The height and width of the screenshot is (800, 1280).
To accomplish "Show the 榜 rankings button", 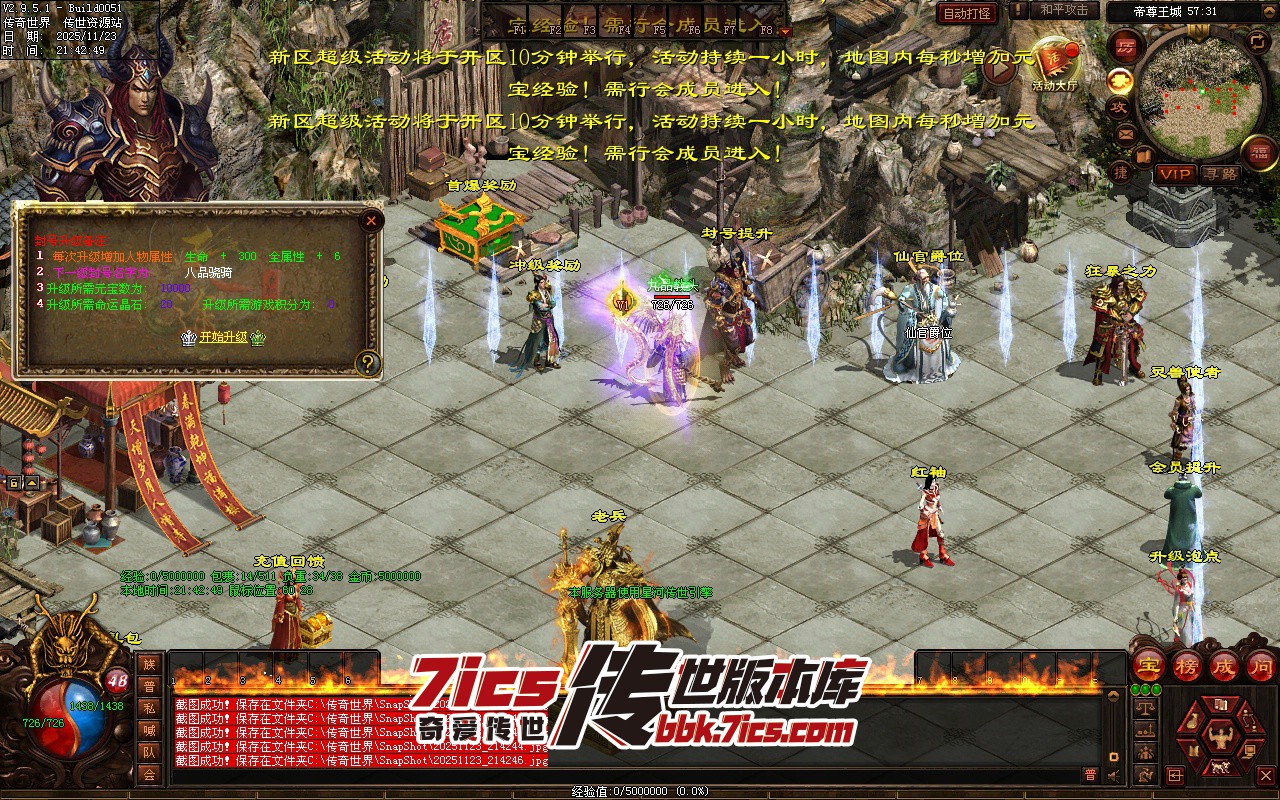I will pos(1187,666).
